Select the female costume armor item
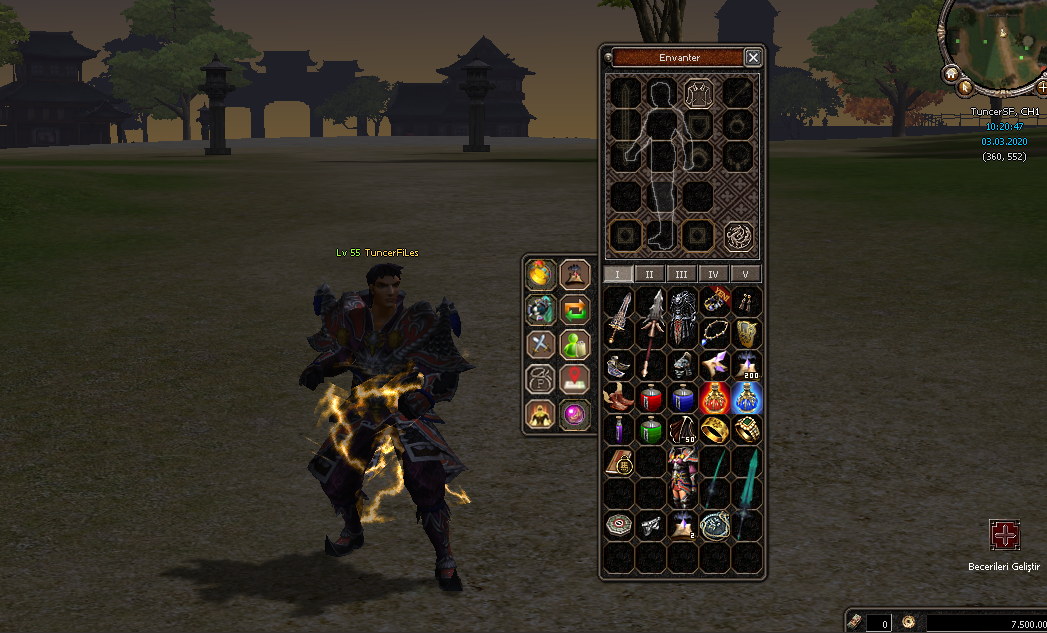 tap(682, 476)
